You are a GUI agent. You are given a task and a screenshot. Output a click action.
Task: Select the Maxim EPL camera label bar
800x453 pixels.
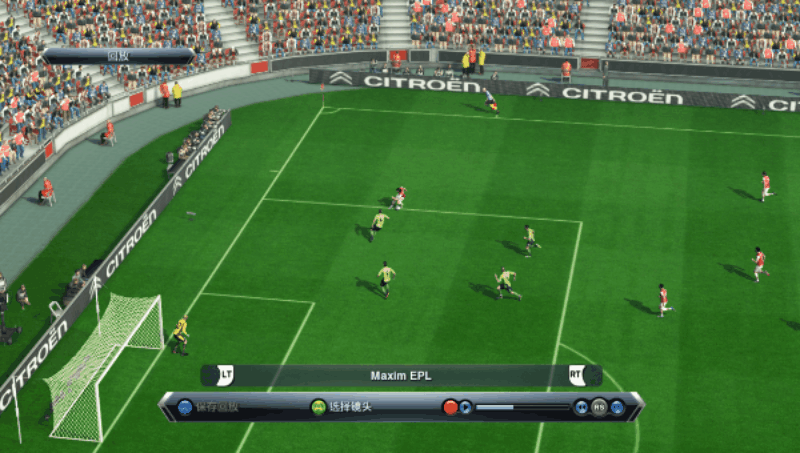pos(401,376)
